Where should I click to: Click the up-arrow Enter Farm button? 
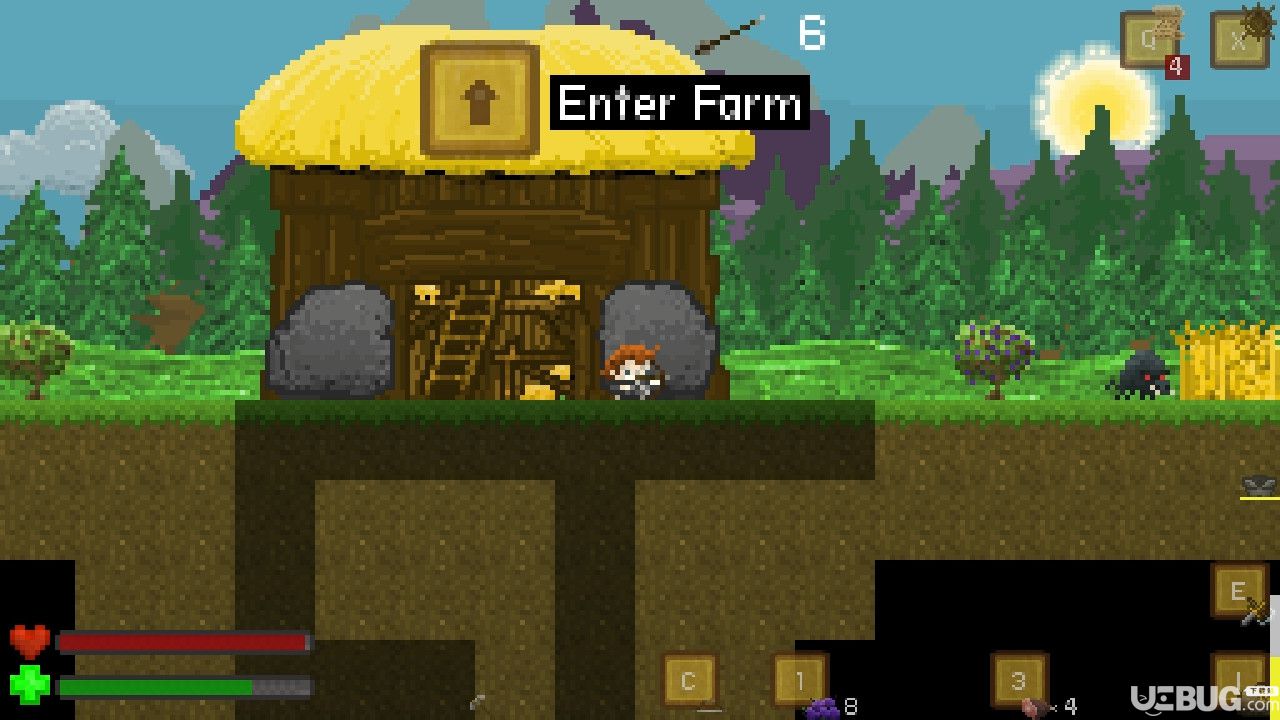480,99
